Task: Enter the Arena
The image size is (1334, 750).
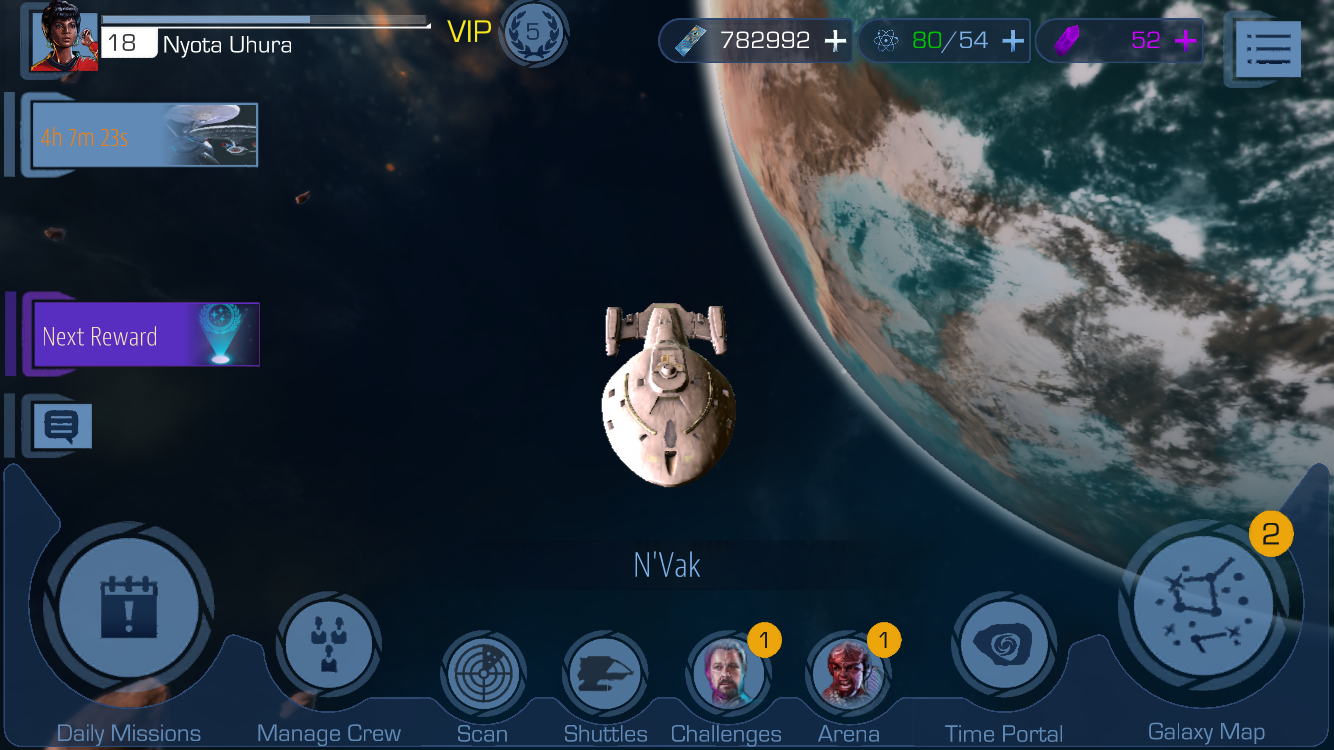Action: coord(848,673)
